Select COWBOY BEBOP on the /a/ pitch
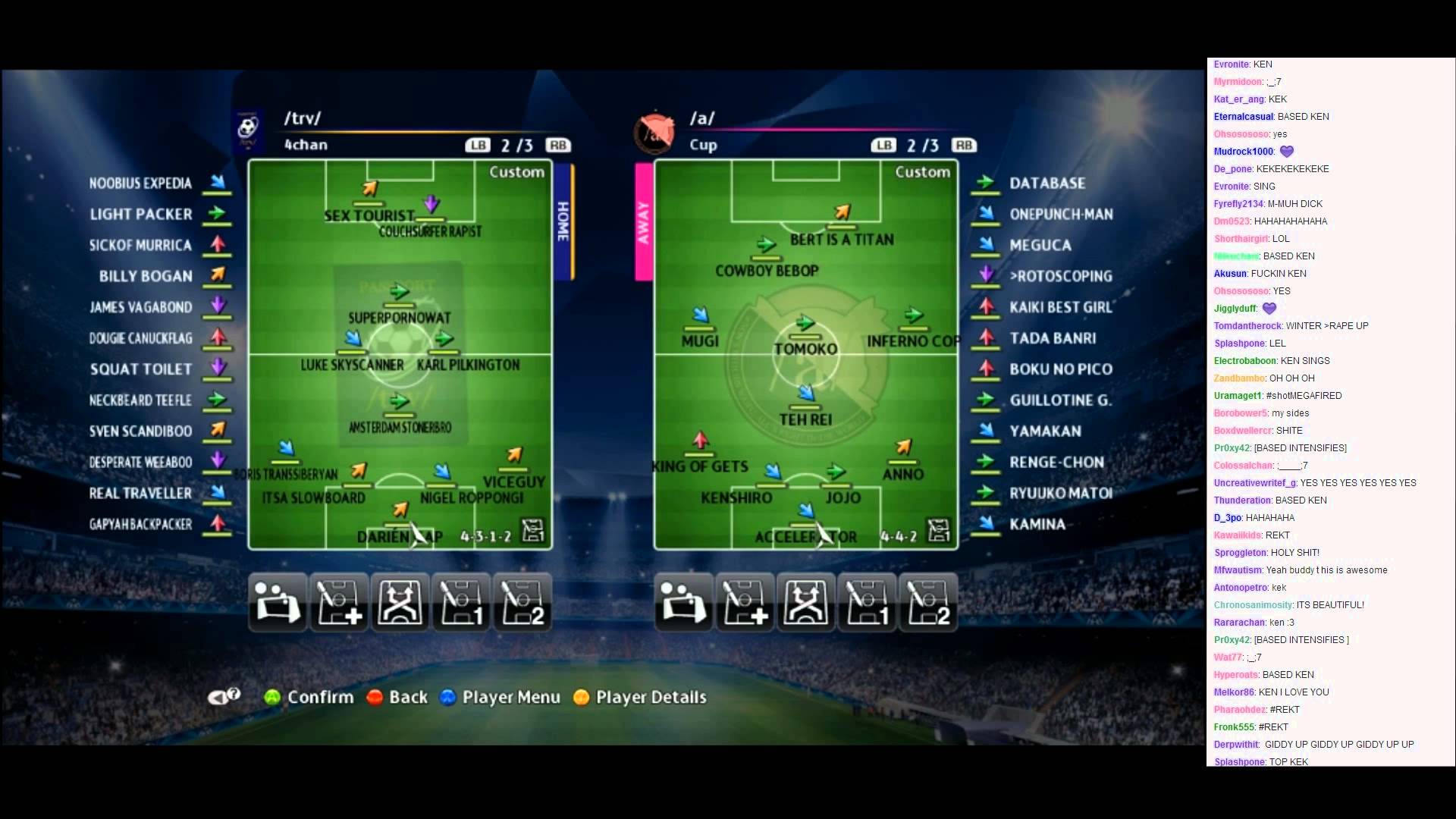 tap(767, 270)
